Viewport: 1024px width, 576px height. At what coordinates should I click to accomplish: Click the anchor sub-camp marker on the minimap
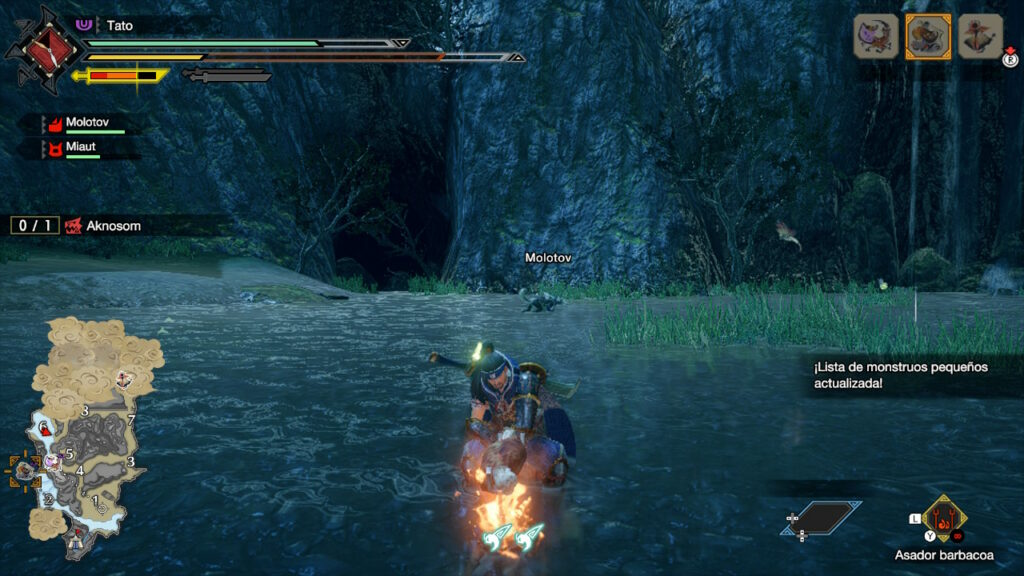coord(124,379)
